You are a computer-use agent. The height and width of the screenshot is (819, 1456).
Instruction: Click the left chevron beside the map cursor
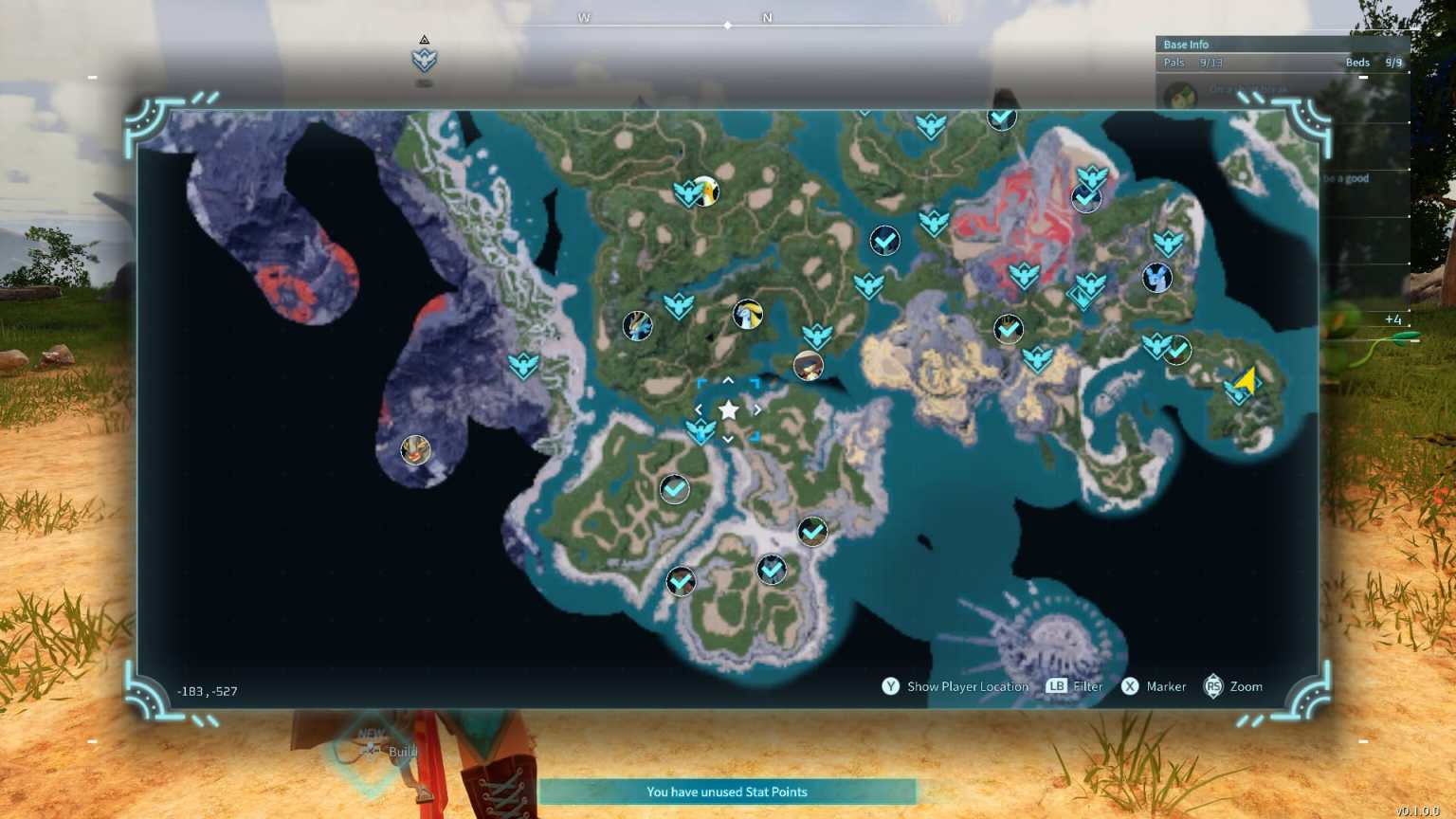point(699,409)
